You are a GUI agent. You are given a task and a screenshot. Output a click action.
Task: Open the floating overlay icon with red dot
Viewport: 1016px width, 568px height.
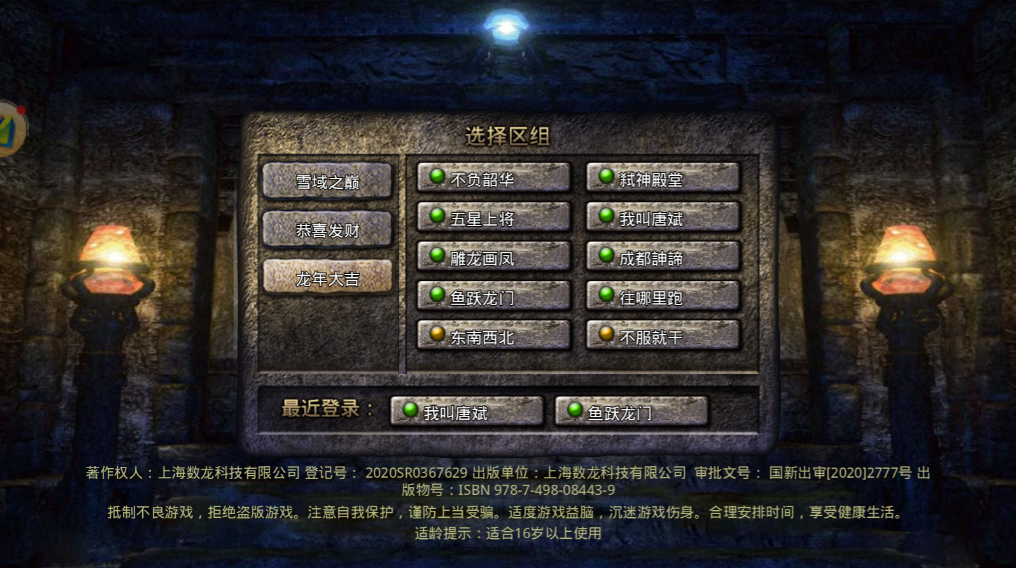pyautogui.click(x=10, y=127)
